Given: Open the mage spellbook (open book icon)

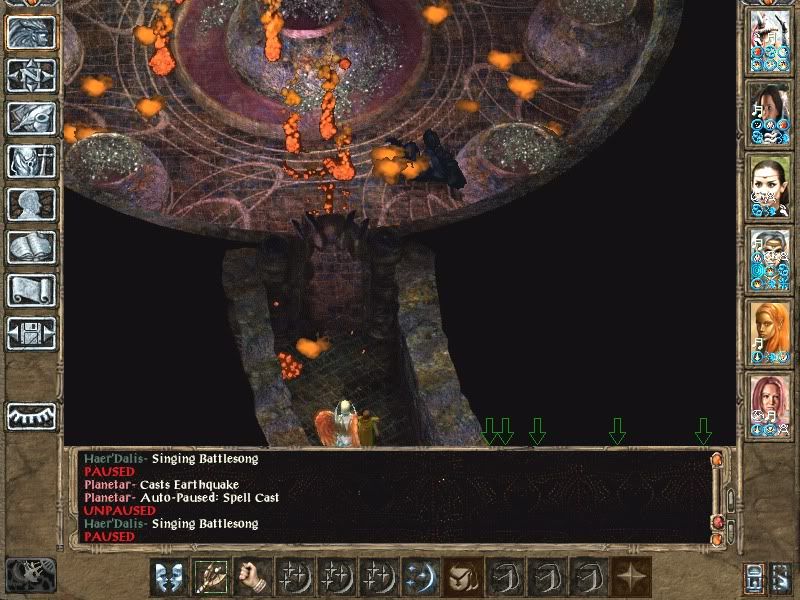Looking at the screenshot, I should tap(31, 247).
